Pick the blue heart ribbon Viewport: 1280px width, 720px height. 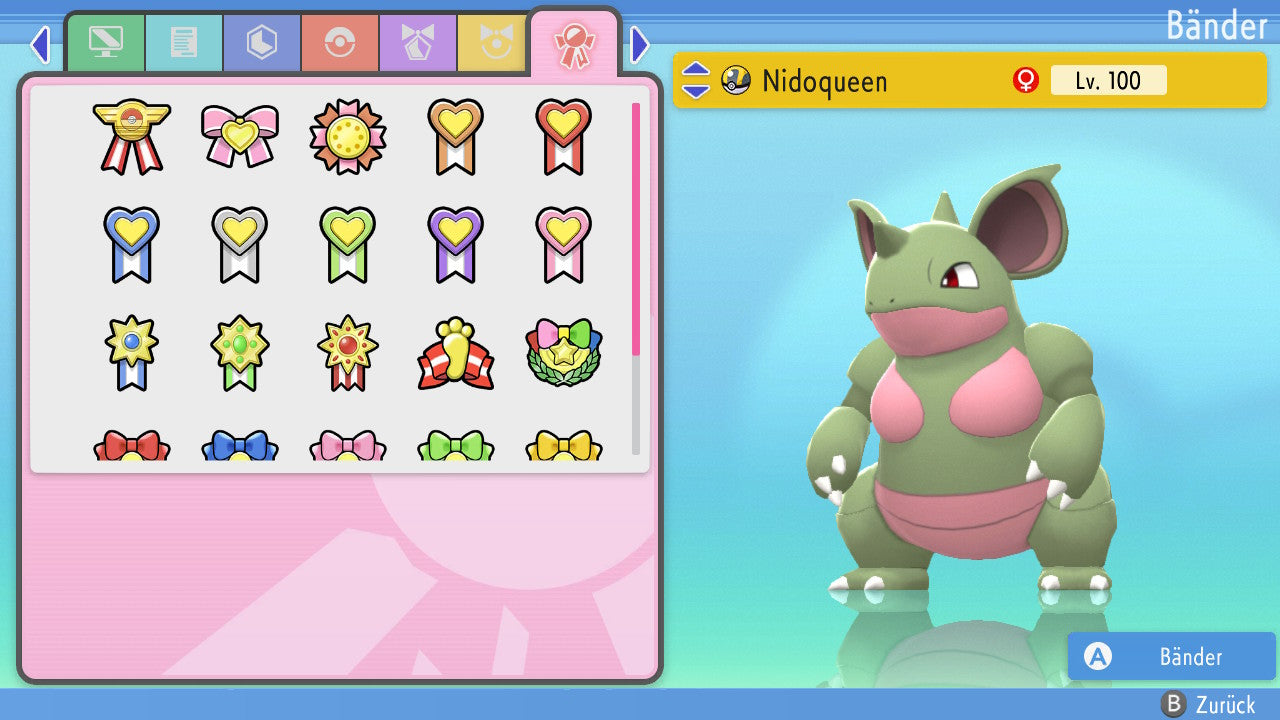click(131, 243)
